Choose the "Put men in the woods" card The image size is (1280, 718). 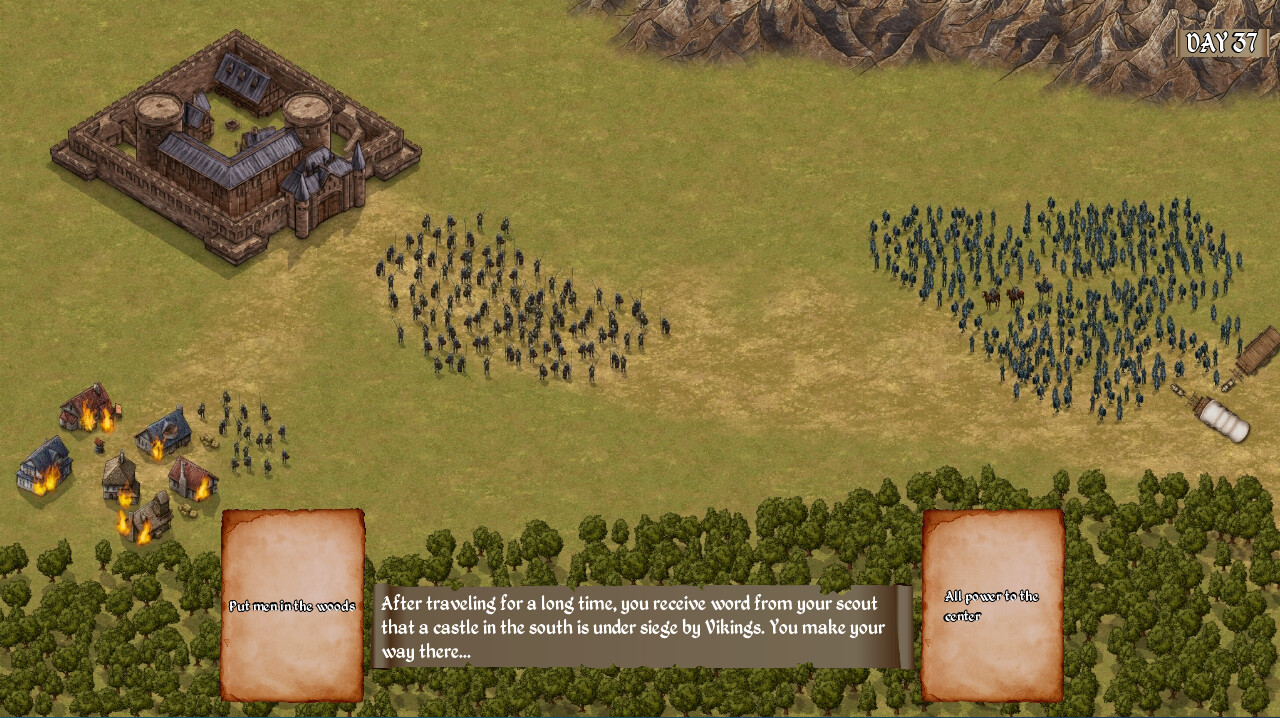(x=292, y=605)
